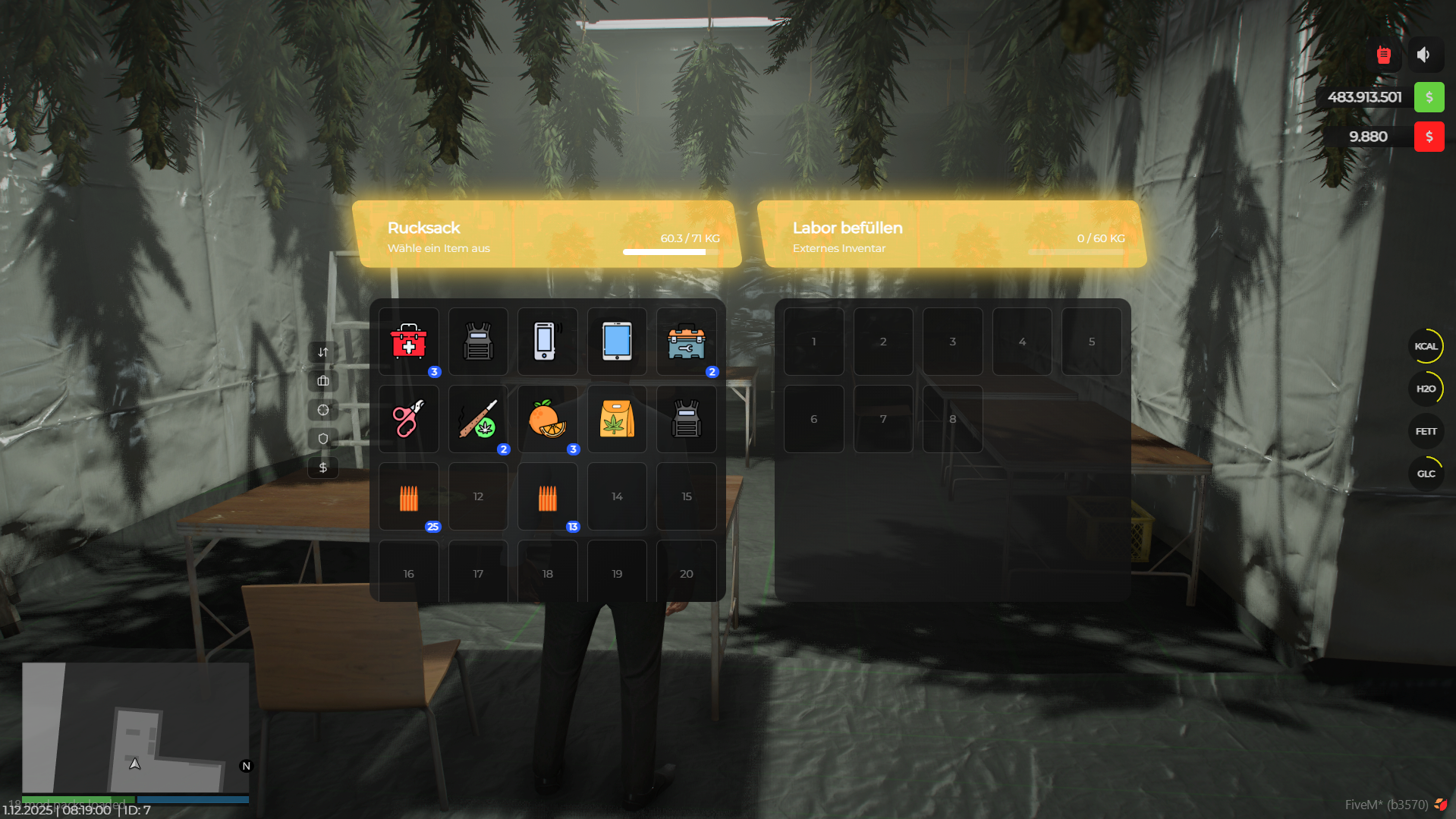The width and height of the screenshot is (1456, 819).
Task: Open the sort order arrows option
Action: 322,351
